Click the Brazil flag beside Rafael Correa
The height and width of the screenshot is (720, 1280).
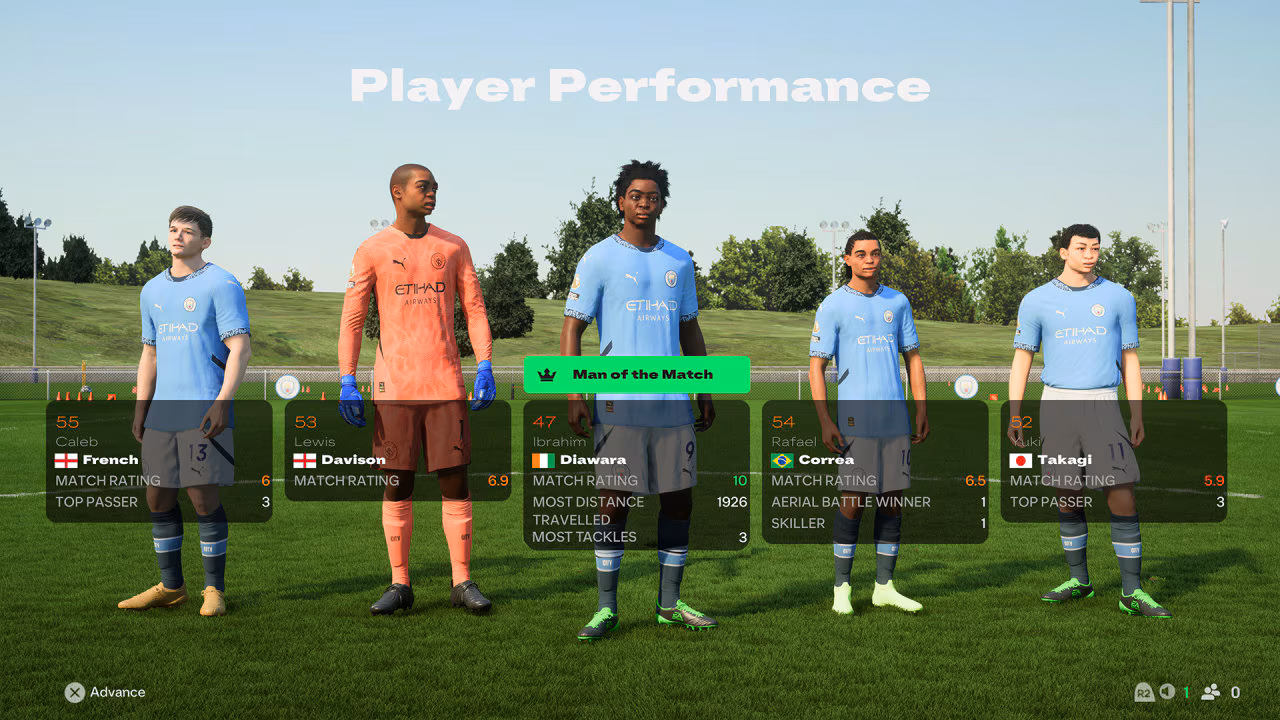point(783,460)
